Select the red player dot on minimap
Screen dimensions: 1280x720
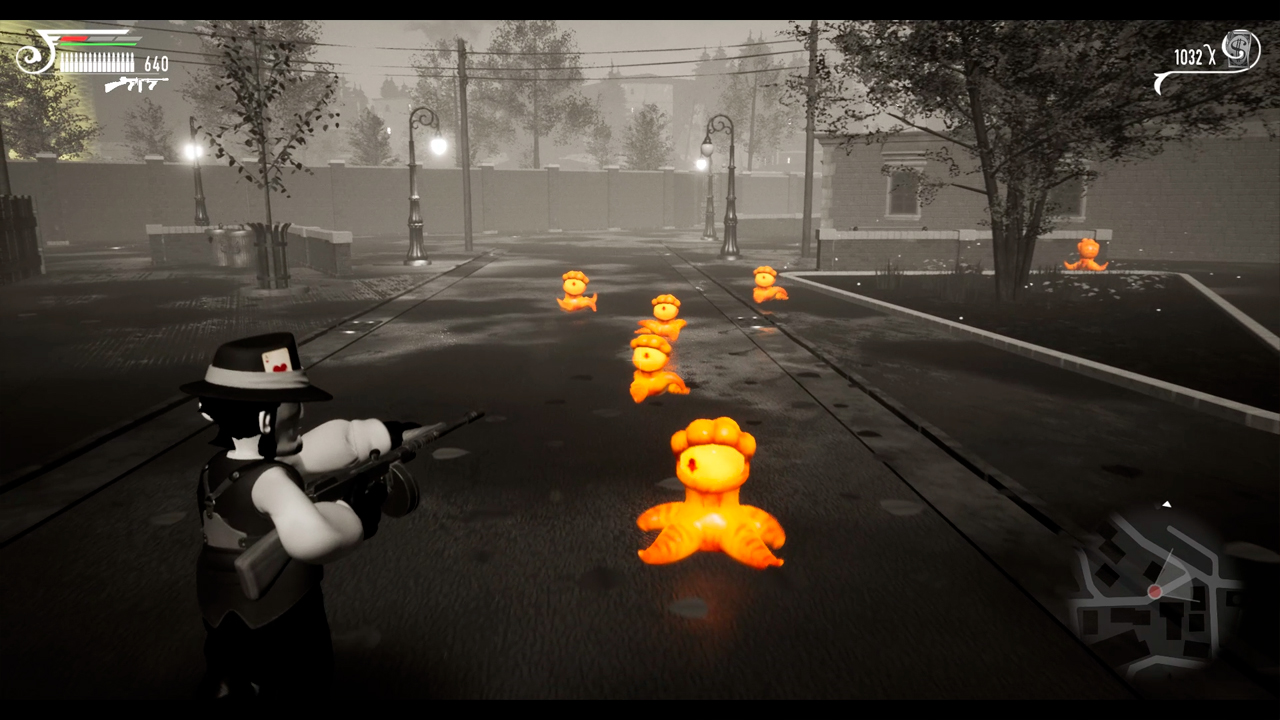(1155, 593)
